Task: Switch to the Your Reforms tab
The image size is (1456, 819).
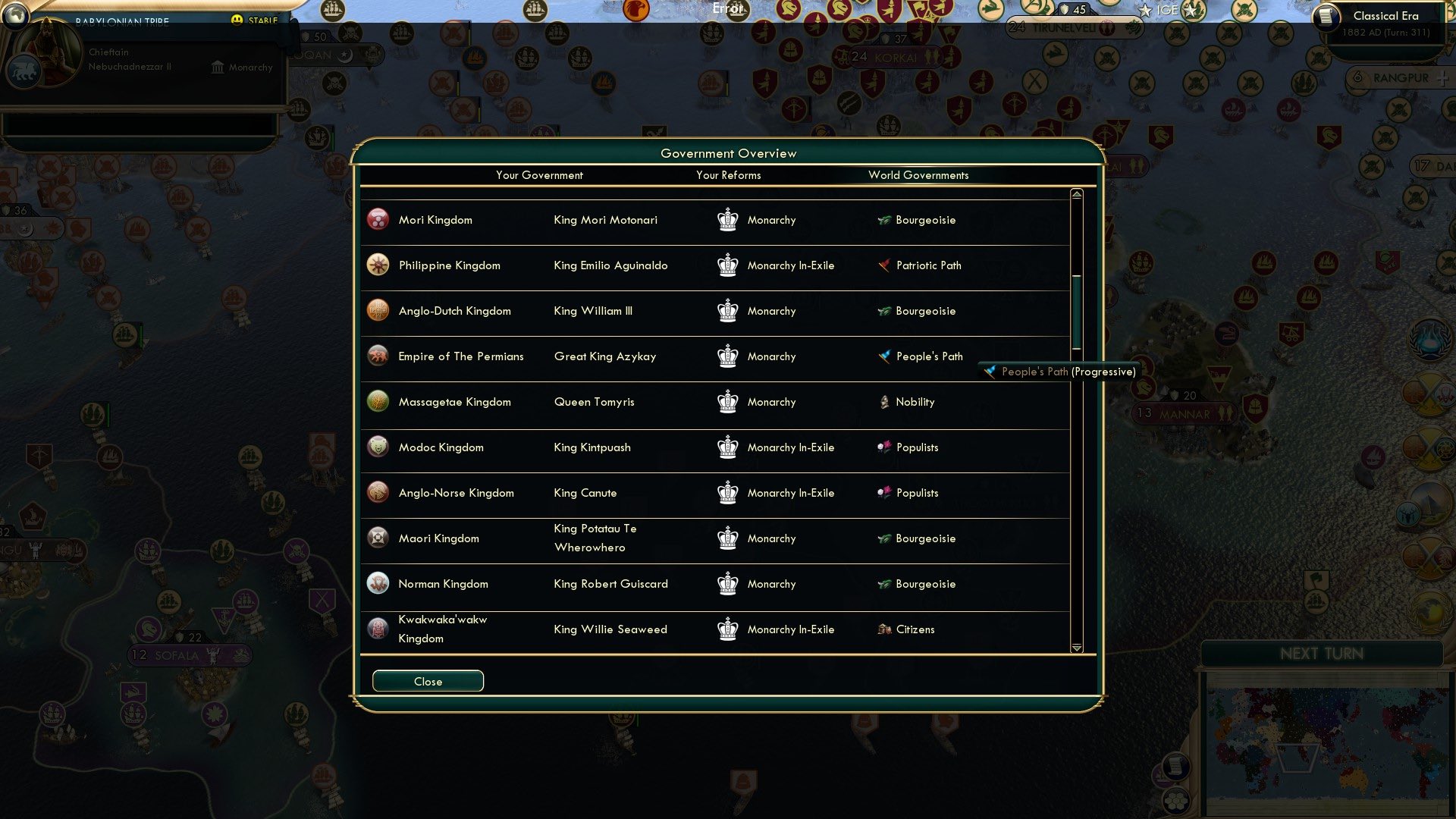Action: click(729, 175)
